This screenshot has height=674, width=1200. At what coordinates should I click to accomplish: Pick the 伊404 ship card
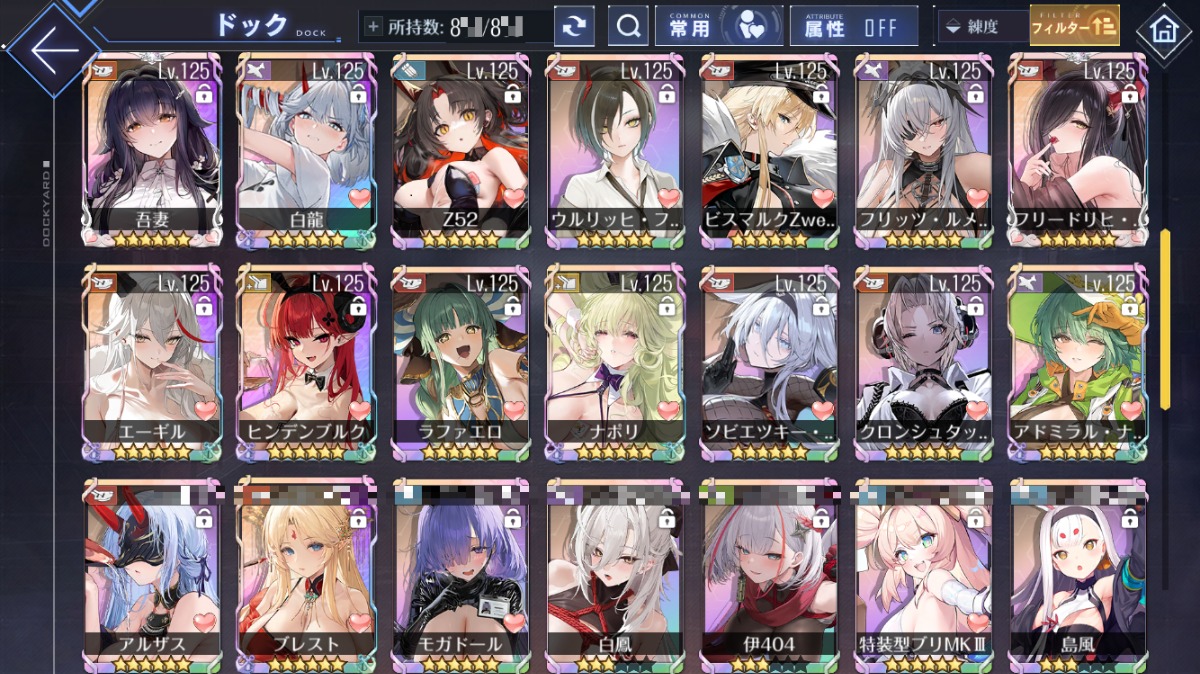[768, 575]
